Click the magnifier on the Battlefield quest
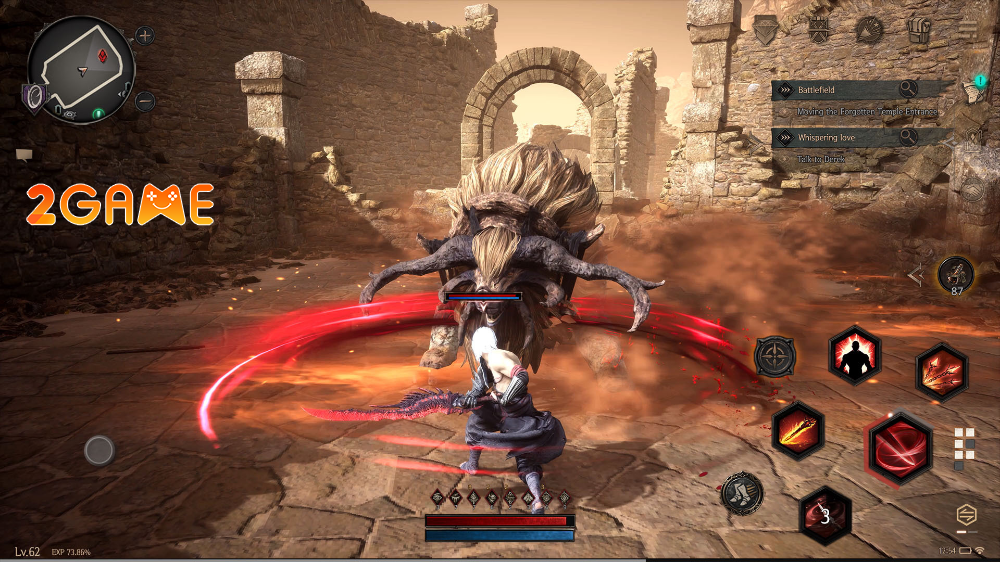 908,89
